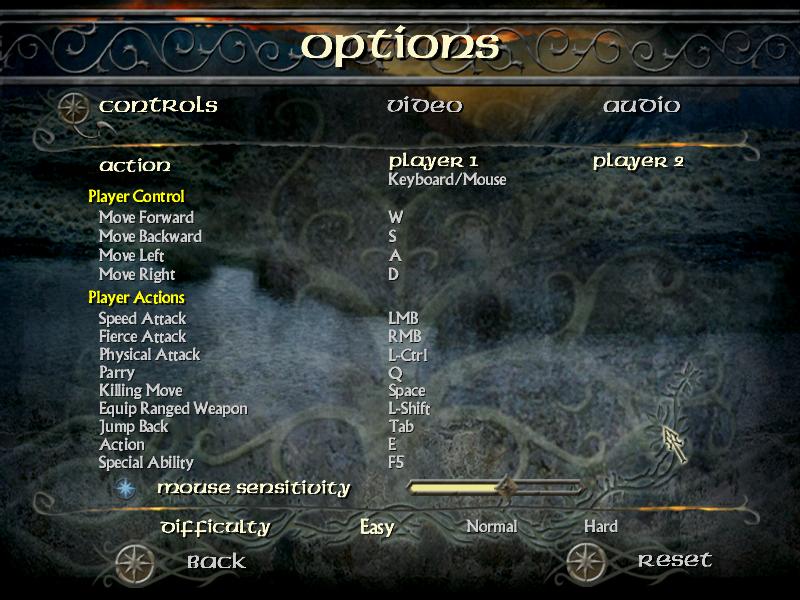Select the Fierce Attack binding RMB
800x600 pixels.
(x=404, y=336)
